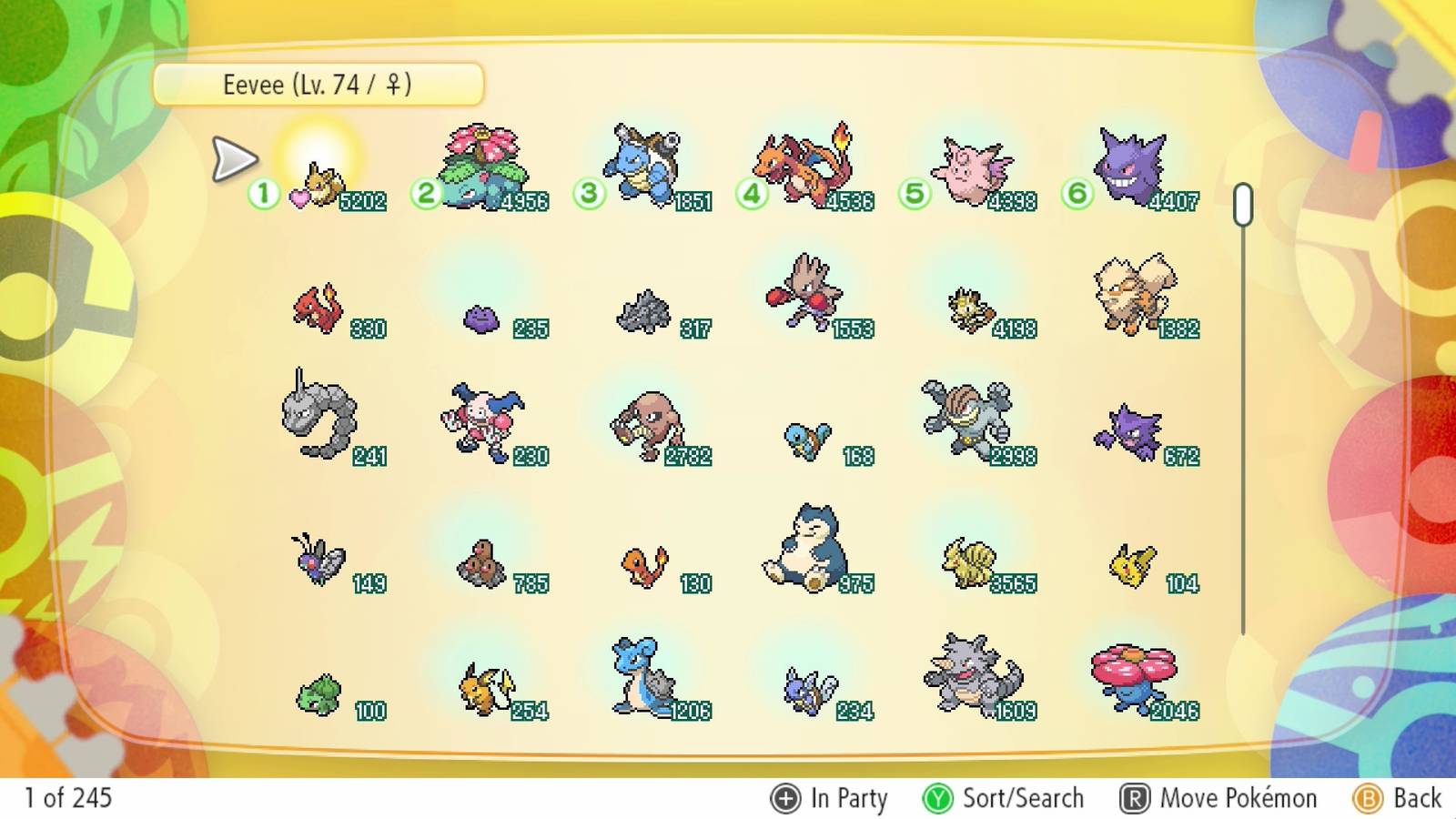Select Pikachu with candy count 104
The height and width of the screenshot is (819, 1456).
(1128, 564)
